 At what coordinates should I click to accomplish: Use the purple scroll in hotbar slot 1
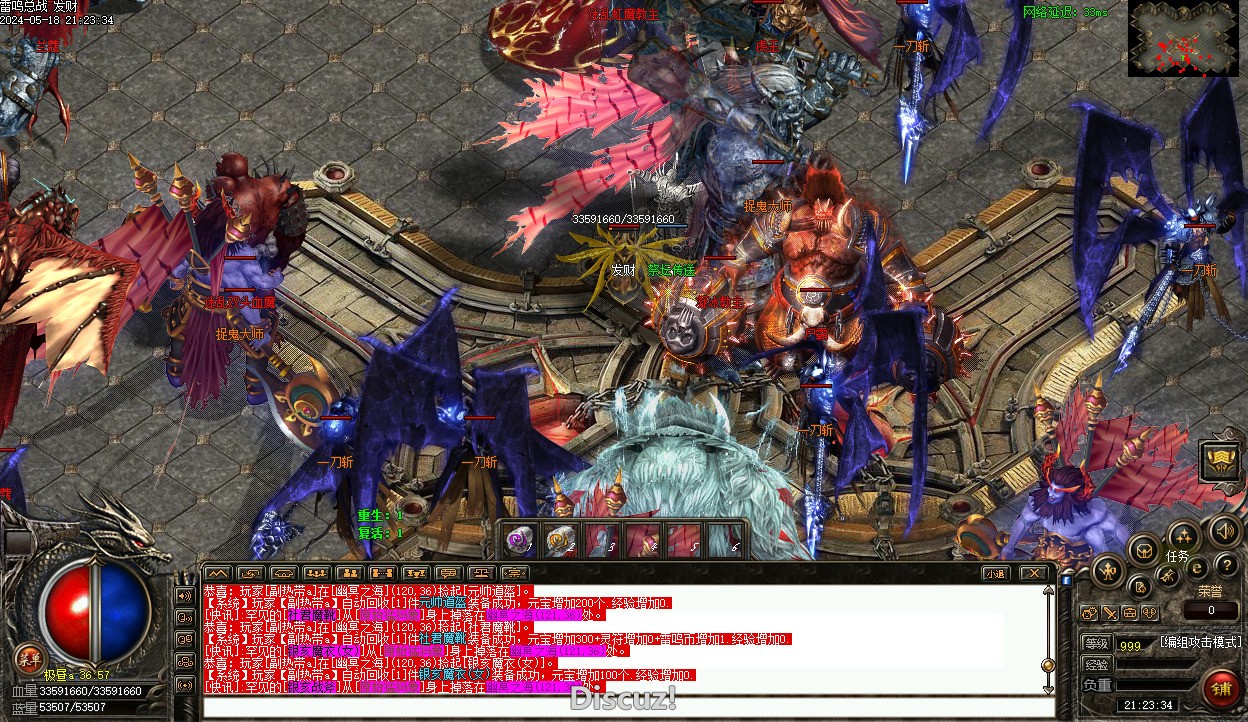pos(518,541)
